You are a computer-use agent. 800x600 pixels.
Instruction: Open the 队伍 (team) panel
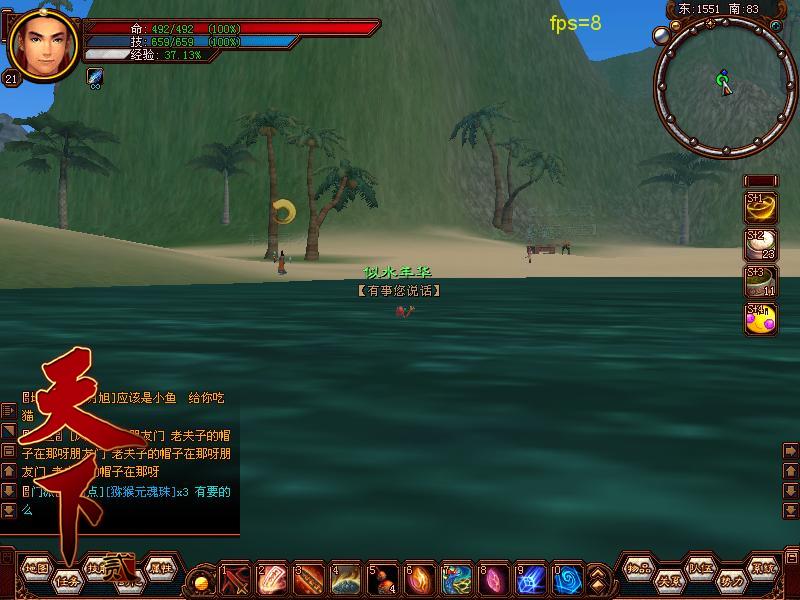click(699, 568)
